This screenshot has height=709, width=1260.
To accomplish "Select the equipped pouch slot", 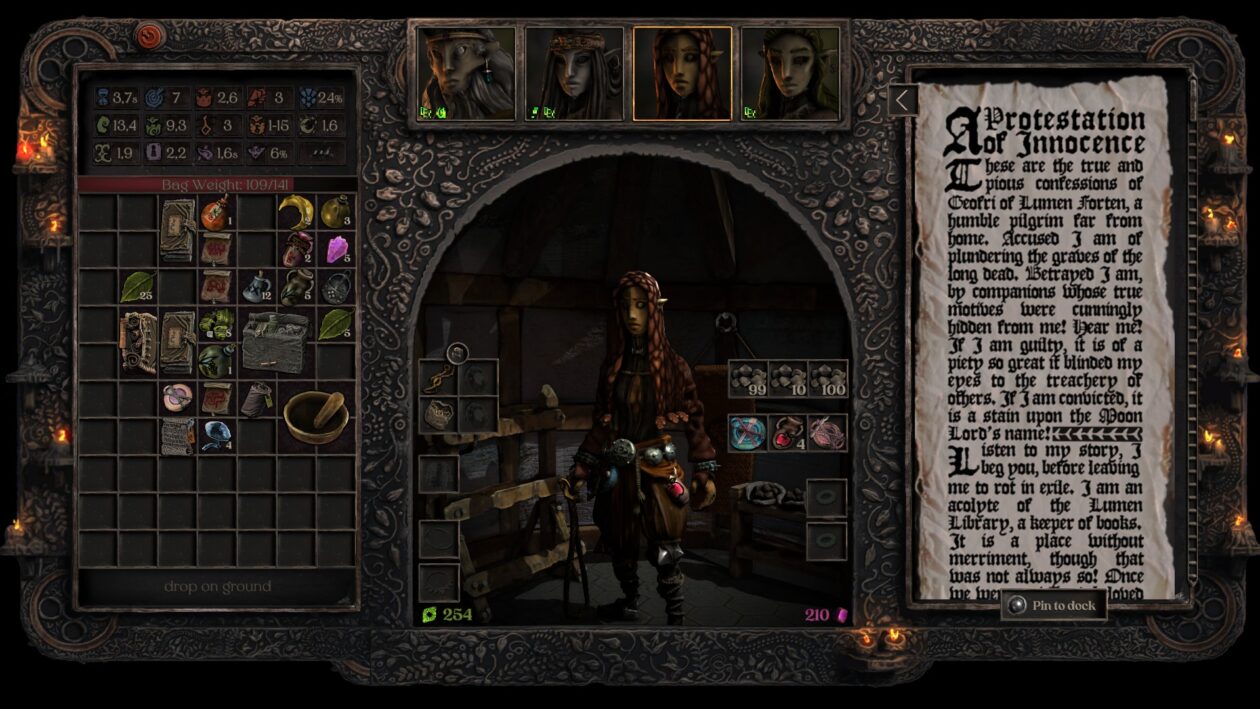I will pyautogui.click(x=439, y=415).
